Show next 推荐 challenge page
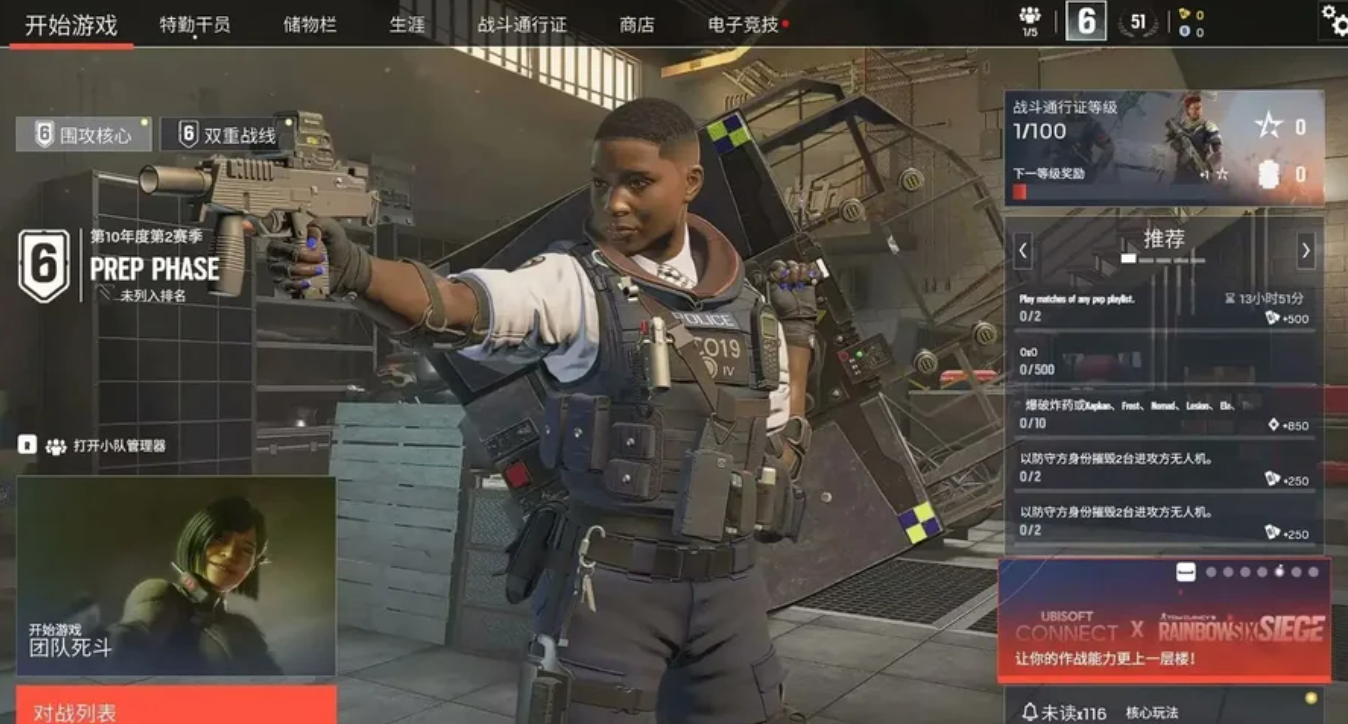Image resolution: width=1348 pixels, height=724 pixels. point(1306,250)
